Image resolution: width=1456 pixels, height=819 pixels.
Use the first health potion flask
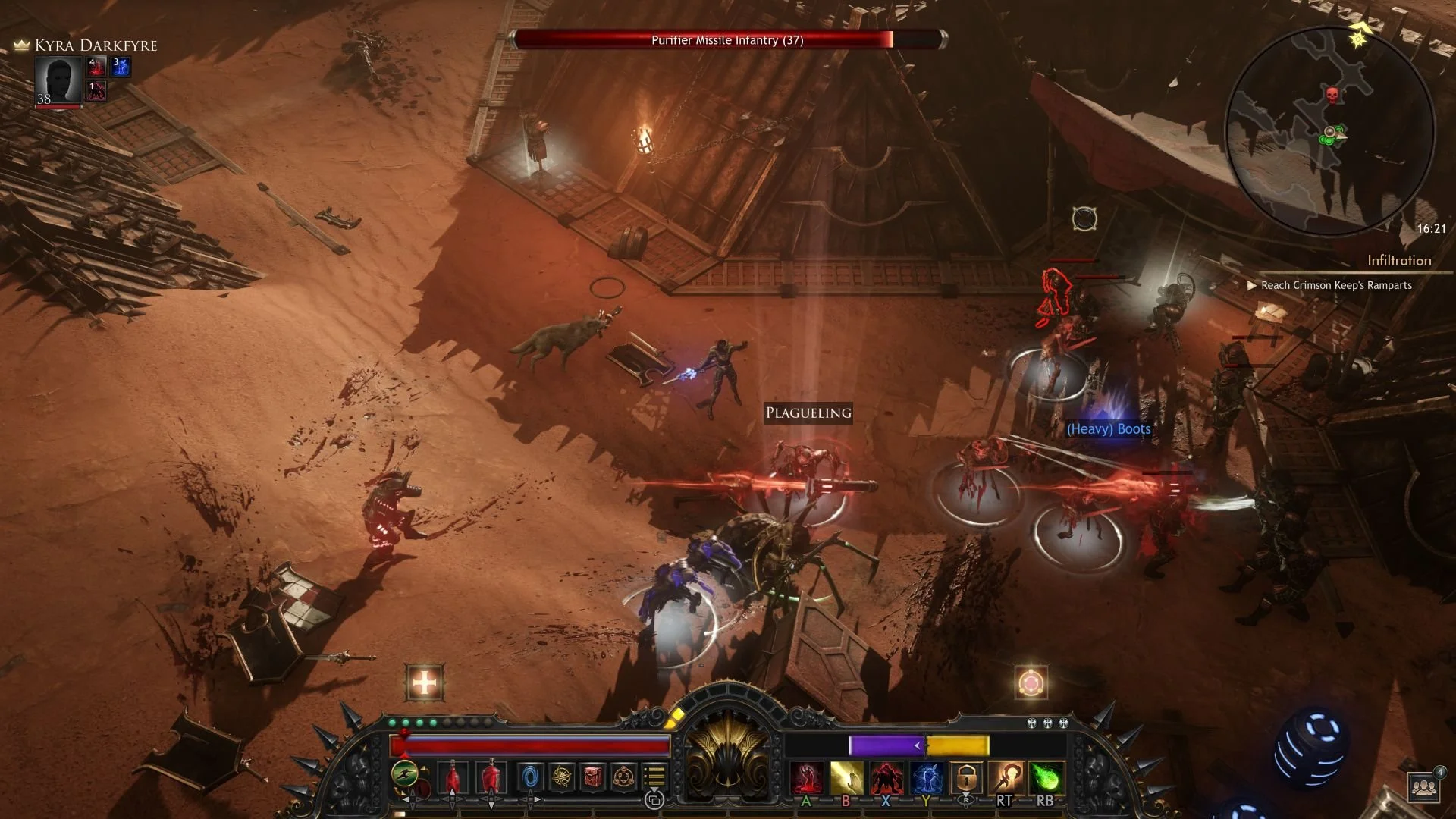pos(451,775)
